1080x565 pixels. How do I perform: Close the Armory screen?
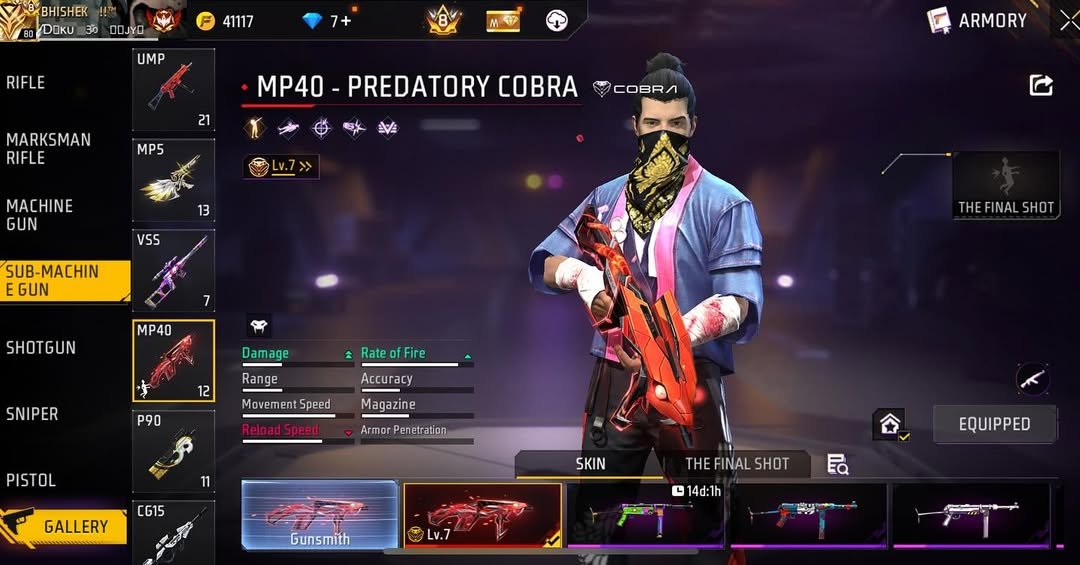click(x=1068, y=20)
